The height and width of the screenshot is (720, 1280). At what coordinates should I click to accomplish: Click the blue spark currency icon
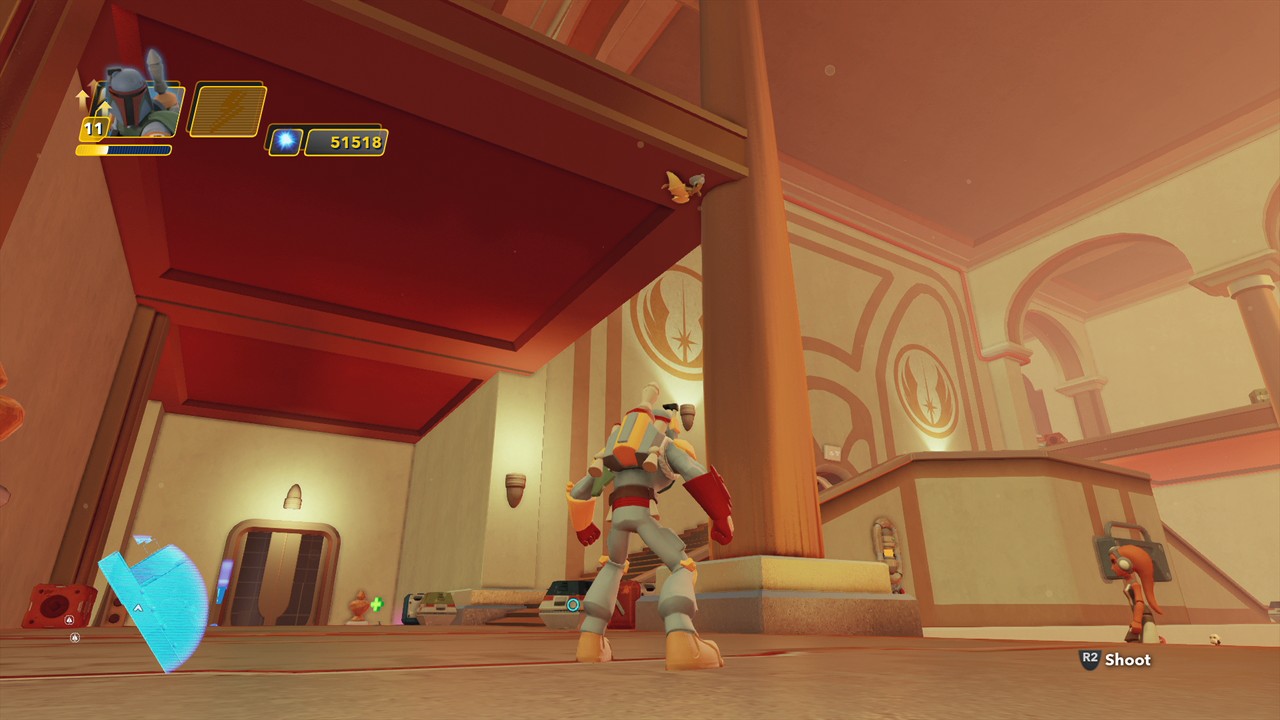click(x=286, y=141)
